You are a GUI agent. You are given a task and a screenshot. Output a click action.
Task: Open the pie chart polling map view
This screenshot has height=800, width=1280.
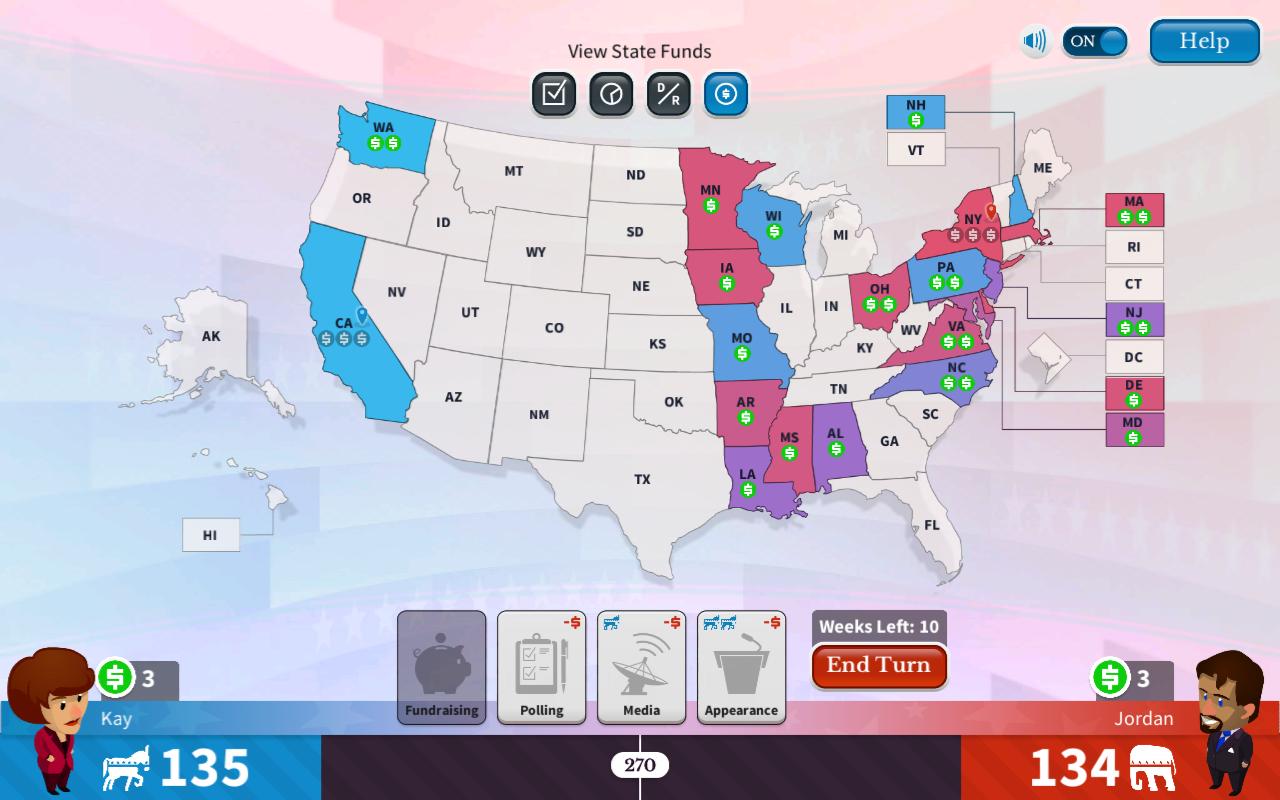coord(610,95)
